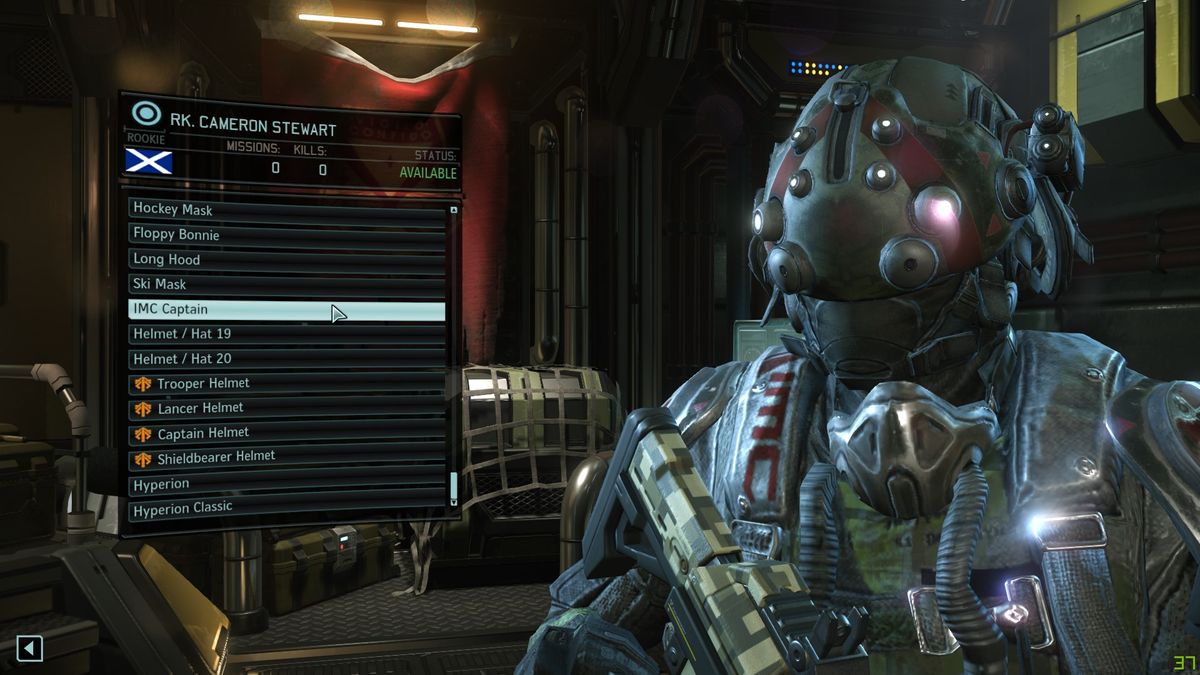Equip the Lancer Helmet
The image size is (1200, 675).
tap(287, 408)
